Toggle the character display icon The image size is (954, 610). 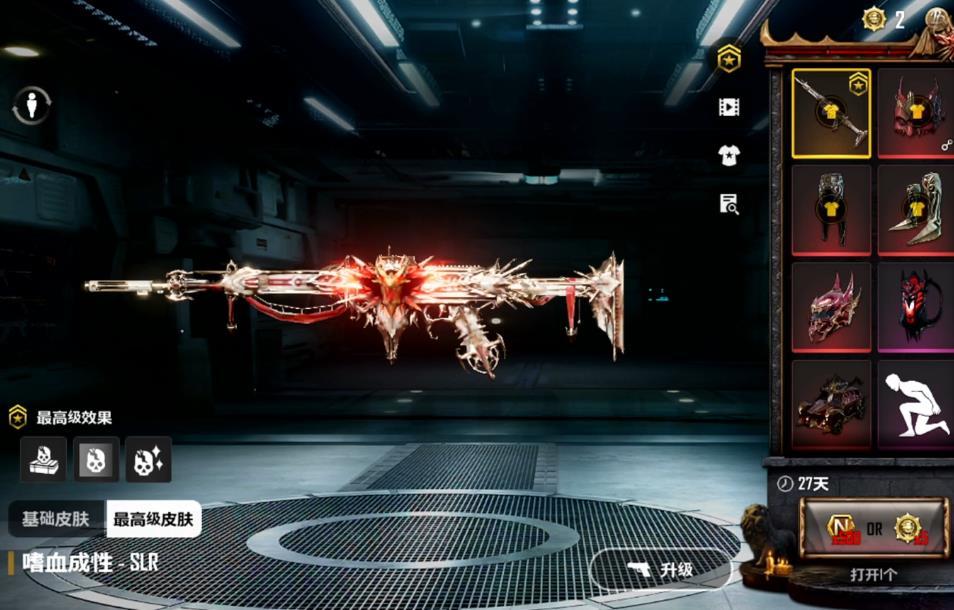point(32,105)
